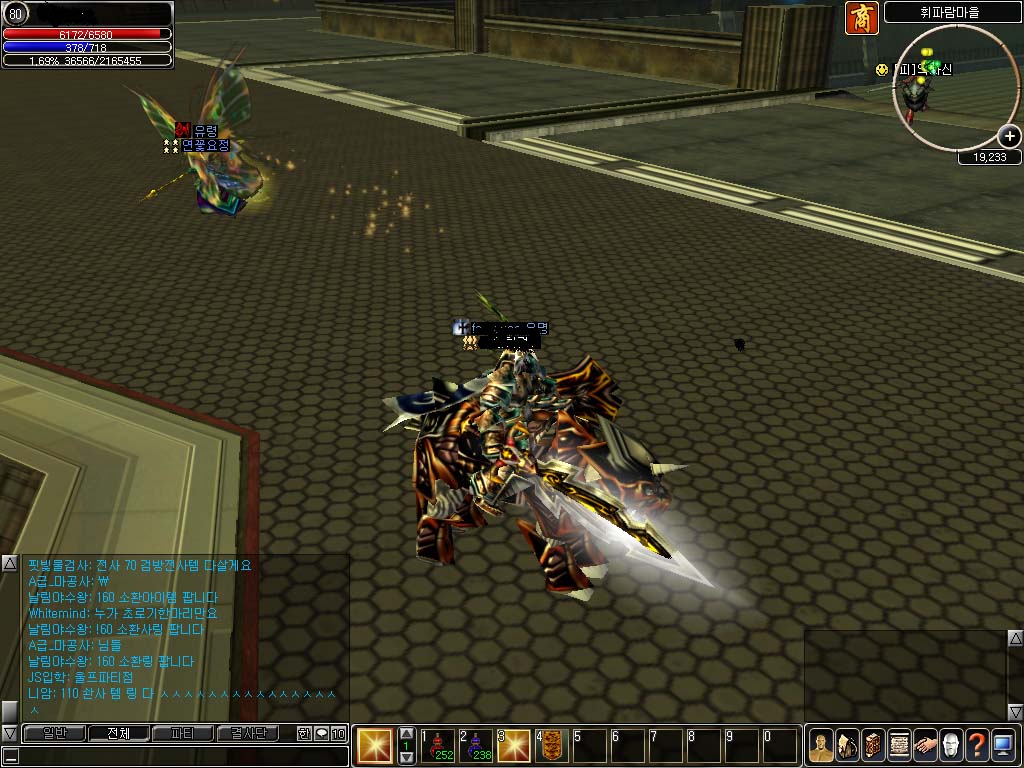Image resolution: width=1024 pixels, height=768 pixels.
Task: Open system options via the monitor icon
Action: click(x=1003, y=746)
